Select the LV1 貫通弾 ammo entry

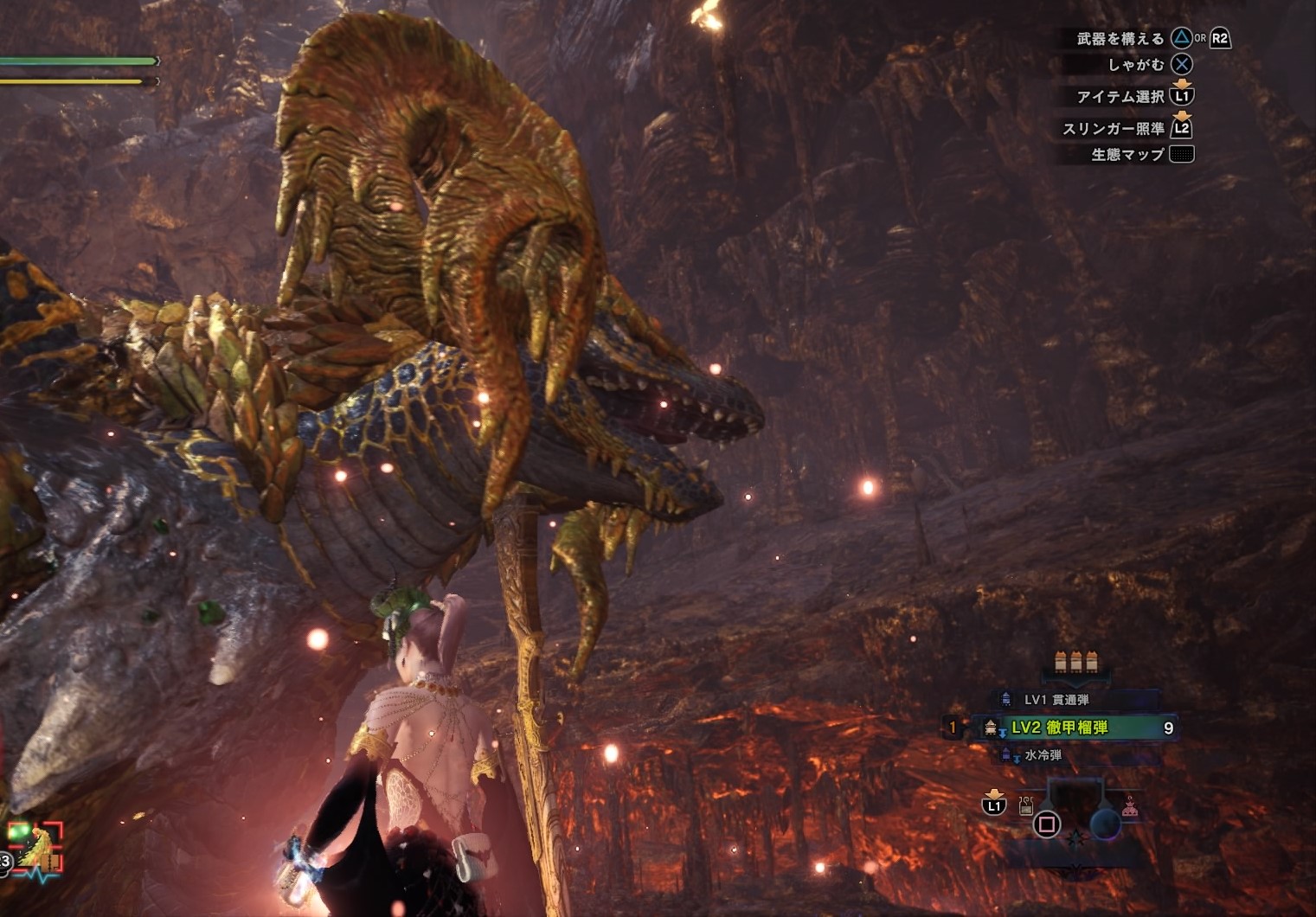1056,699
